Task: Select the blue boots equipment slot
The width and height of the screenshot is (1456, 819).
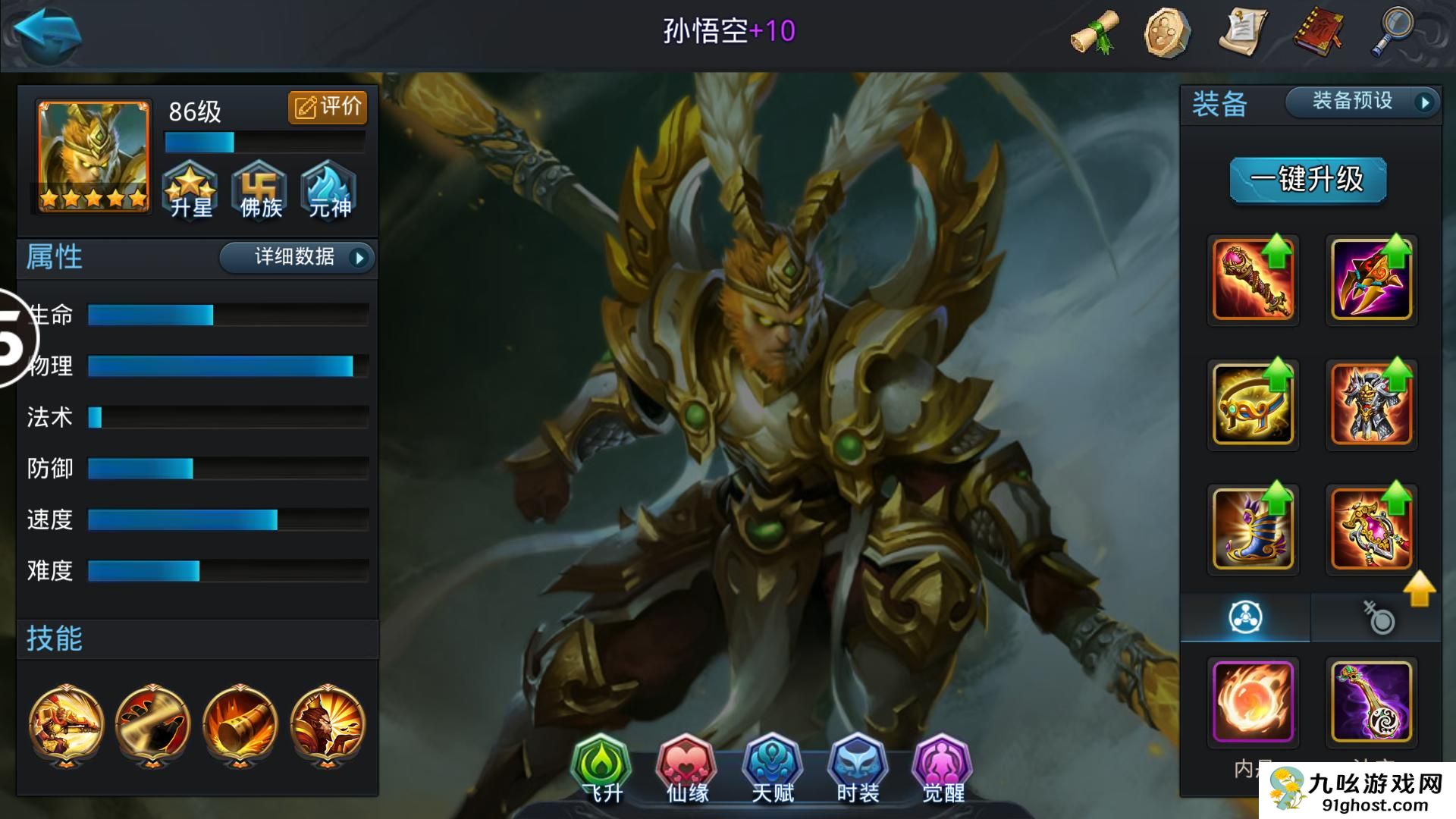Action: [1253, 528]
